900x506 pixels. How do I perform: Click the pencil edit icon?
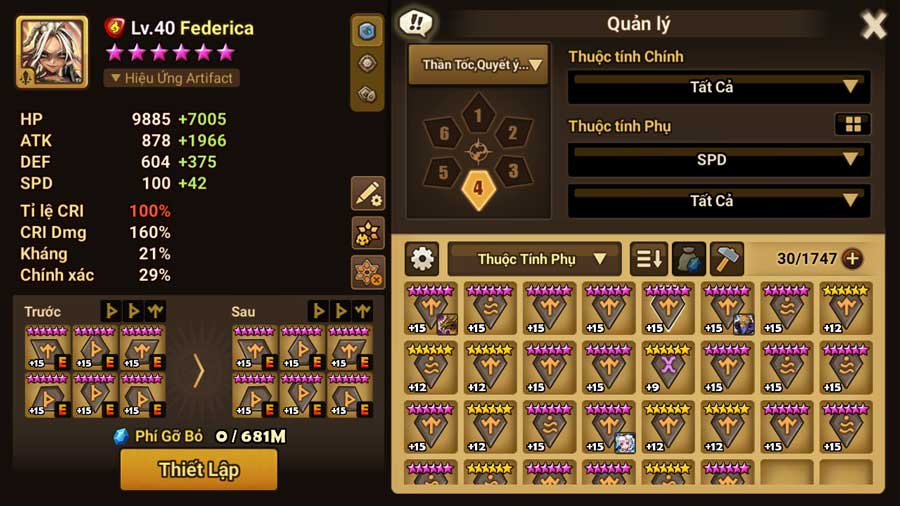pos(368,194)
